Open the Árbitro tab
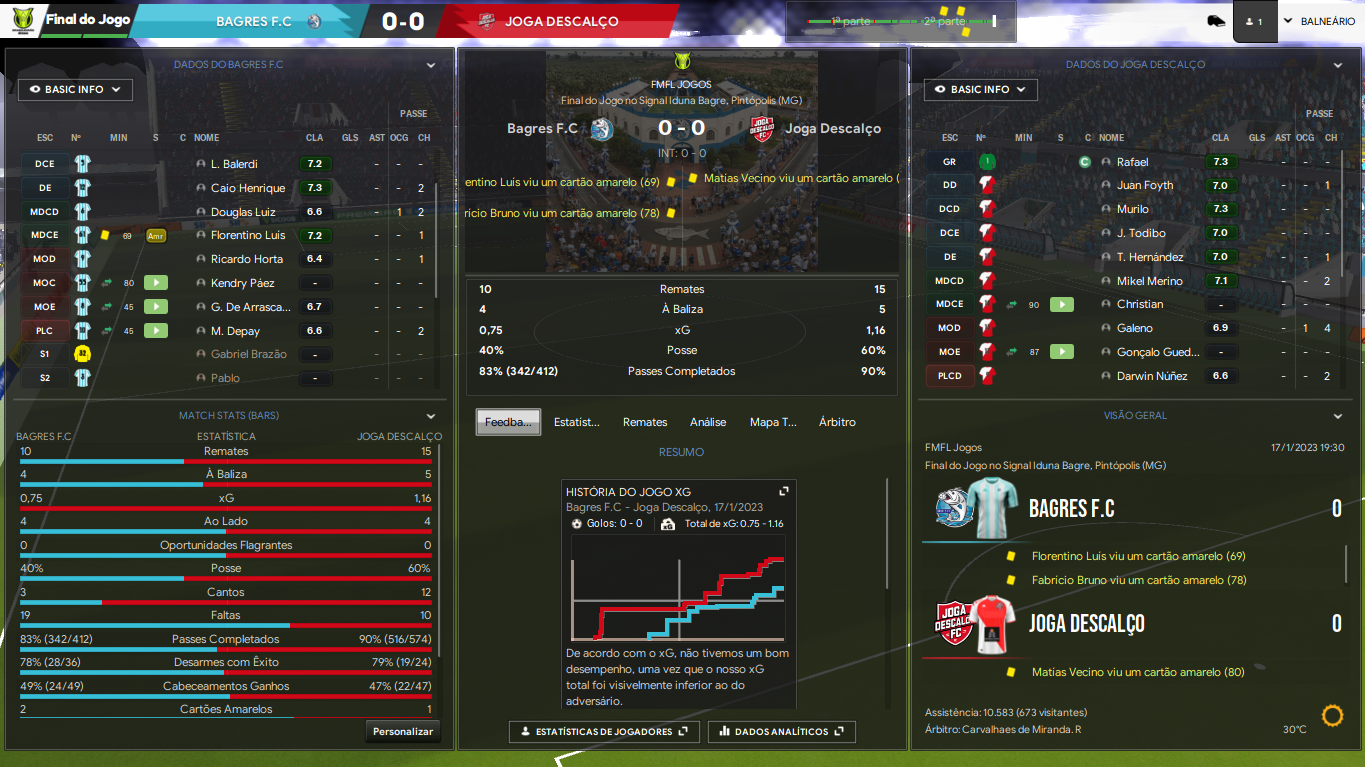 click(x=837, y=422)
